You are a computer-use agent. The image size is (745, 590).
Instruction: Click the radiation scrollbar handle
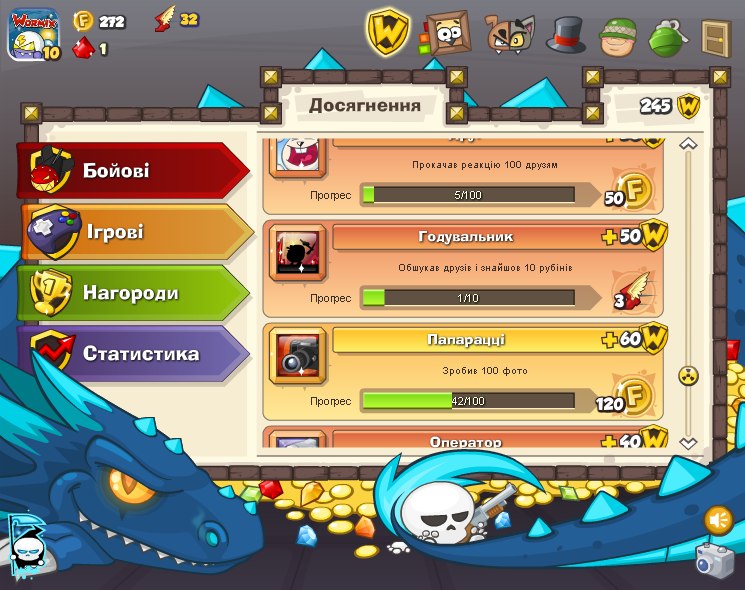pyautogui.click(x=688, y=376)
